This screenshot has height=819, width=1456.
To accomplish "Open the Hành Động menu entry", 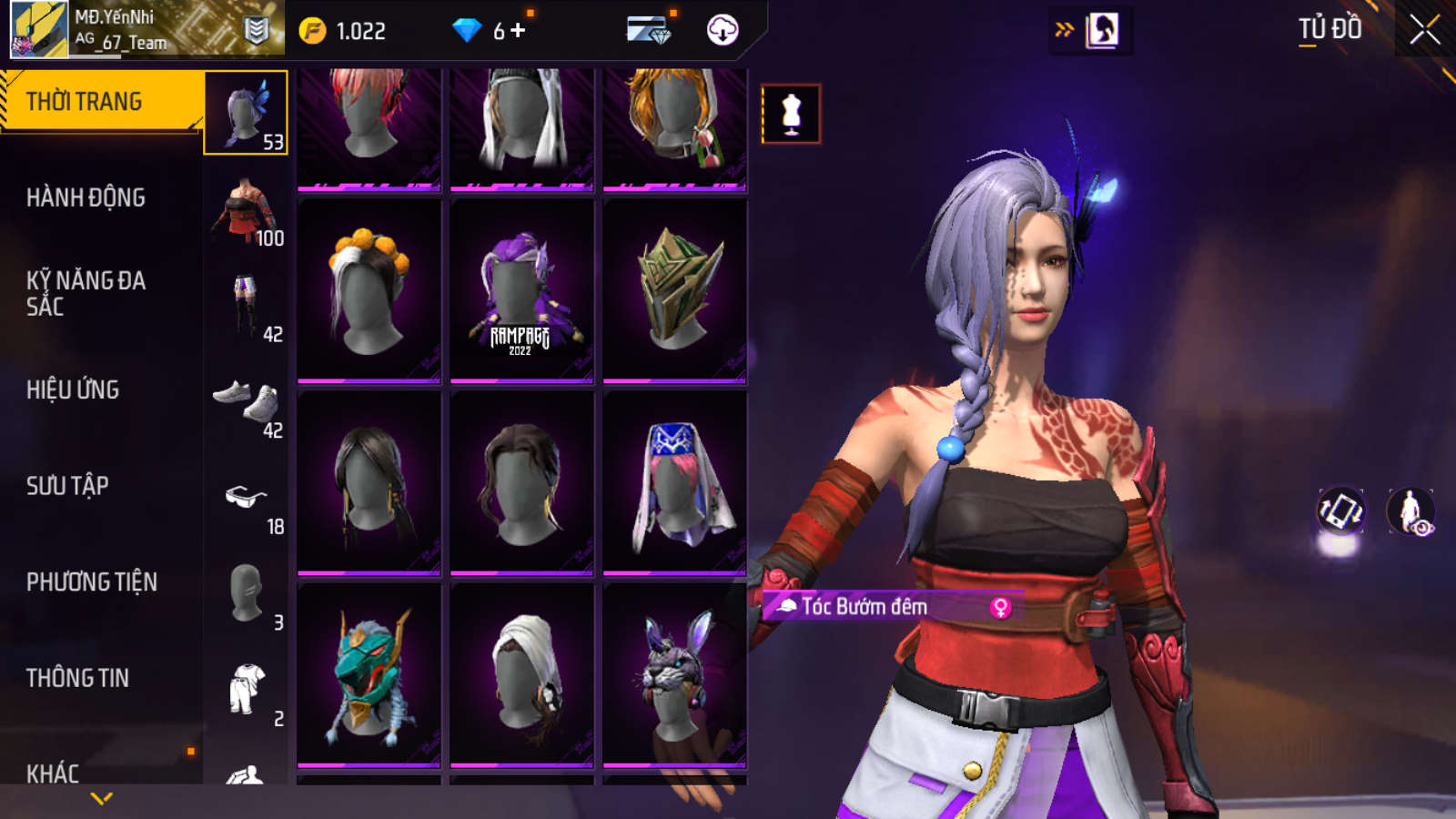I will [86, 197].
